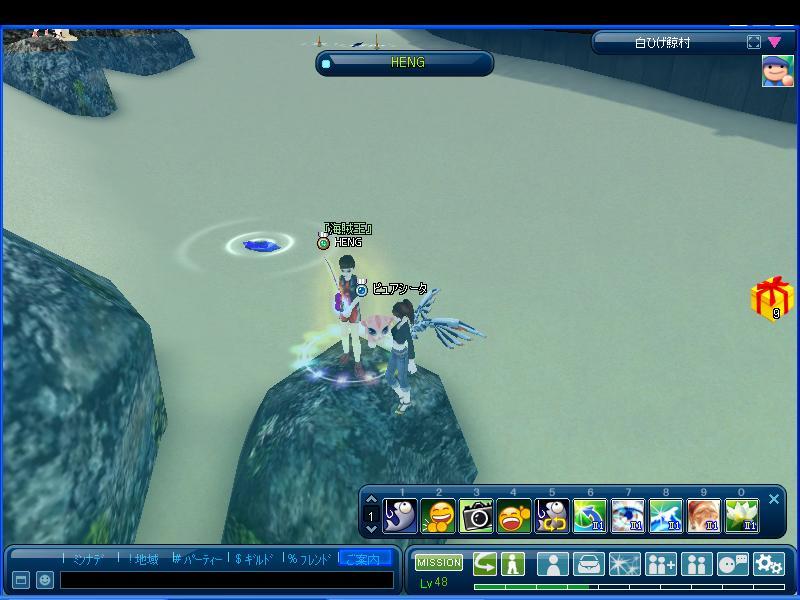Click the blue-capped character portrait
This screenshot has width=800, height=600.
tap(777, 71)
